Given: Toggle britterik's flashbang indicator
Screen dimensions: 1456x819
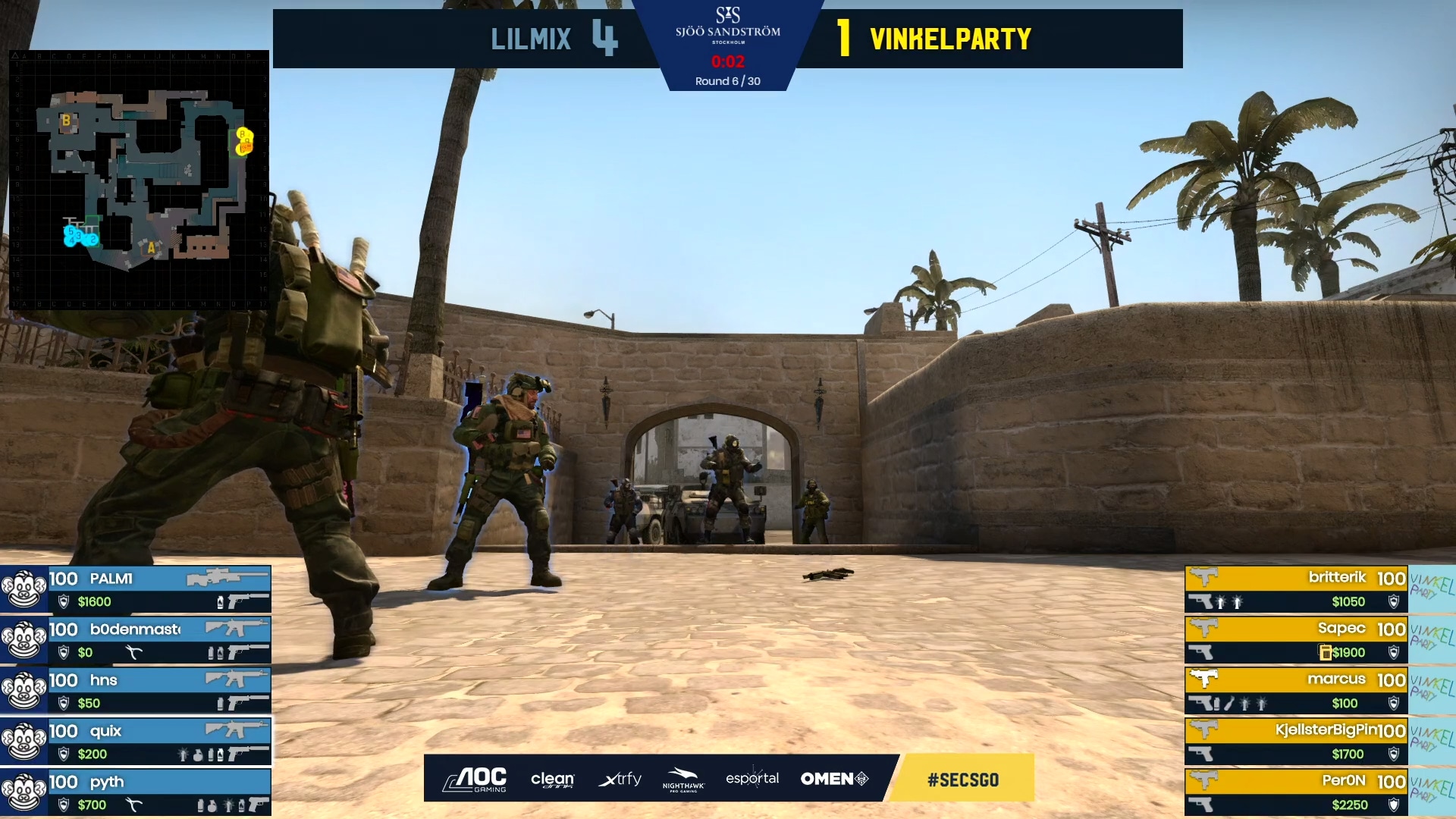Looking at the screenshot, I should point(1220,601).
